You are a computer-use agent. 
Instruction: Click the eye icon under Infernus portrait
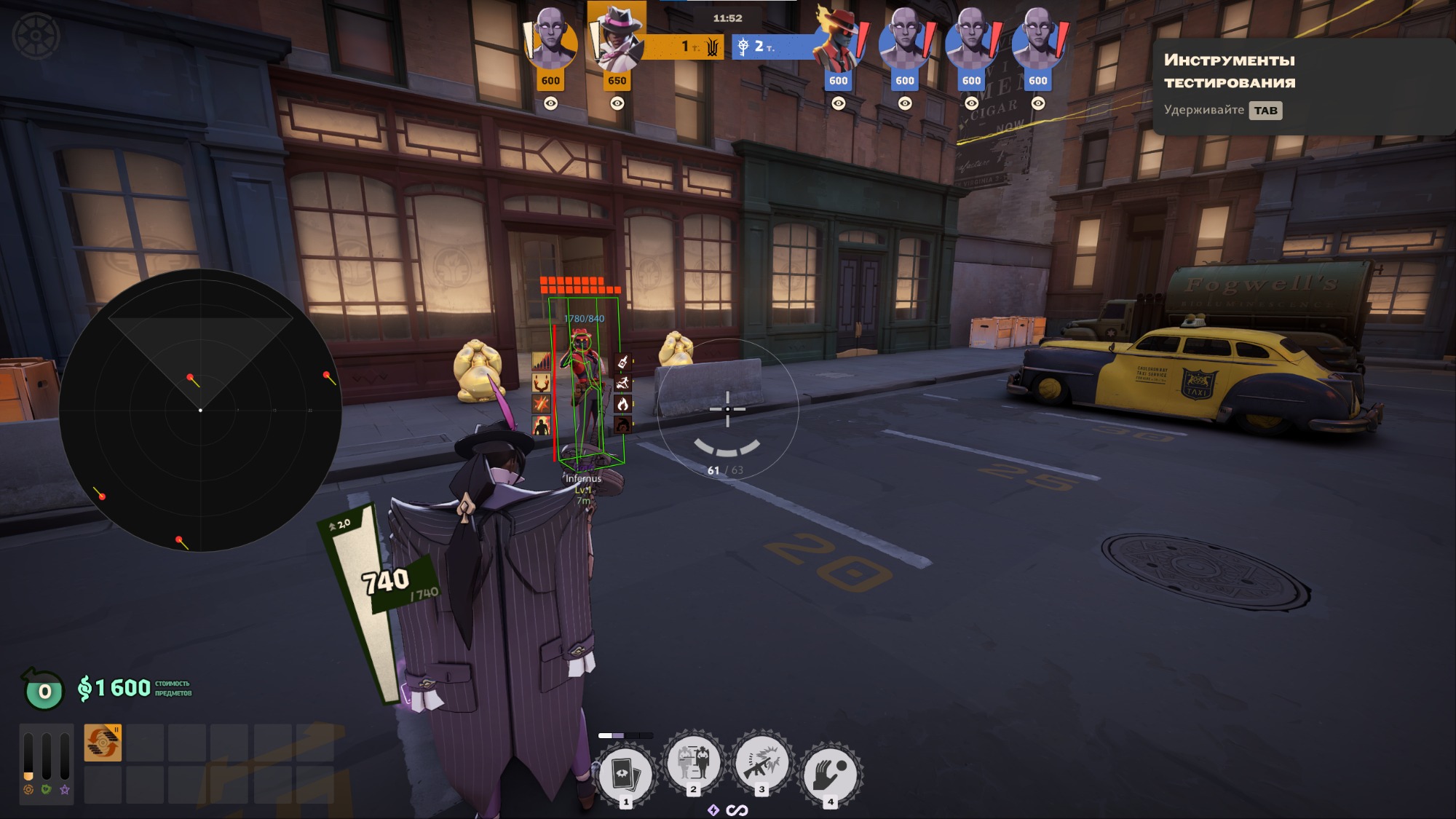click(x=839, y=103)
